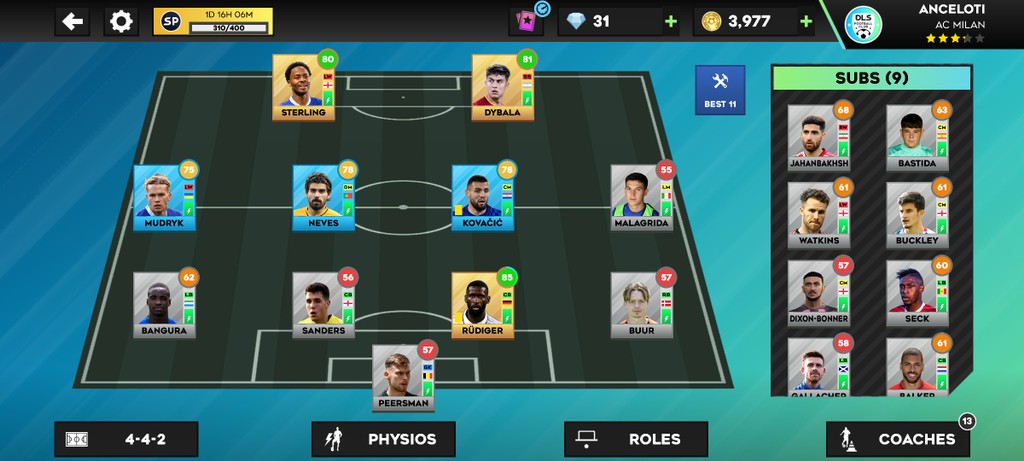Select the Sterling player card
The height and width of the screenshot is (461, 1024).
point(304,87)
